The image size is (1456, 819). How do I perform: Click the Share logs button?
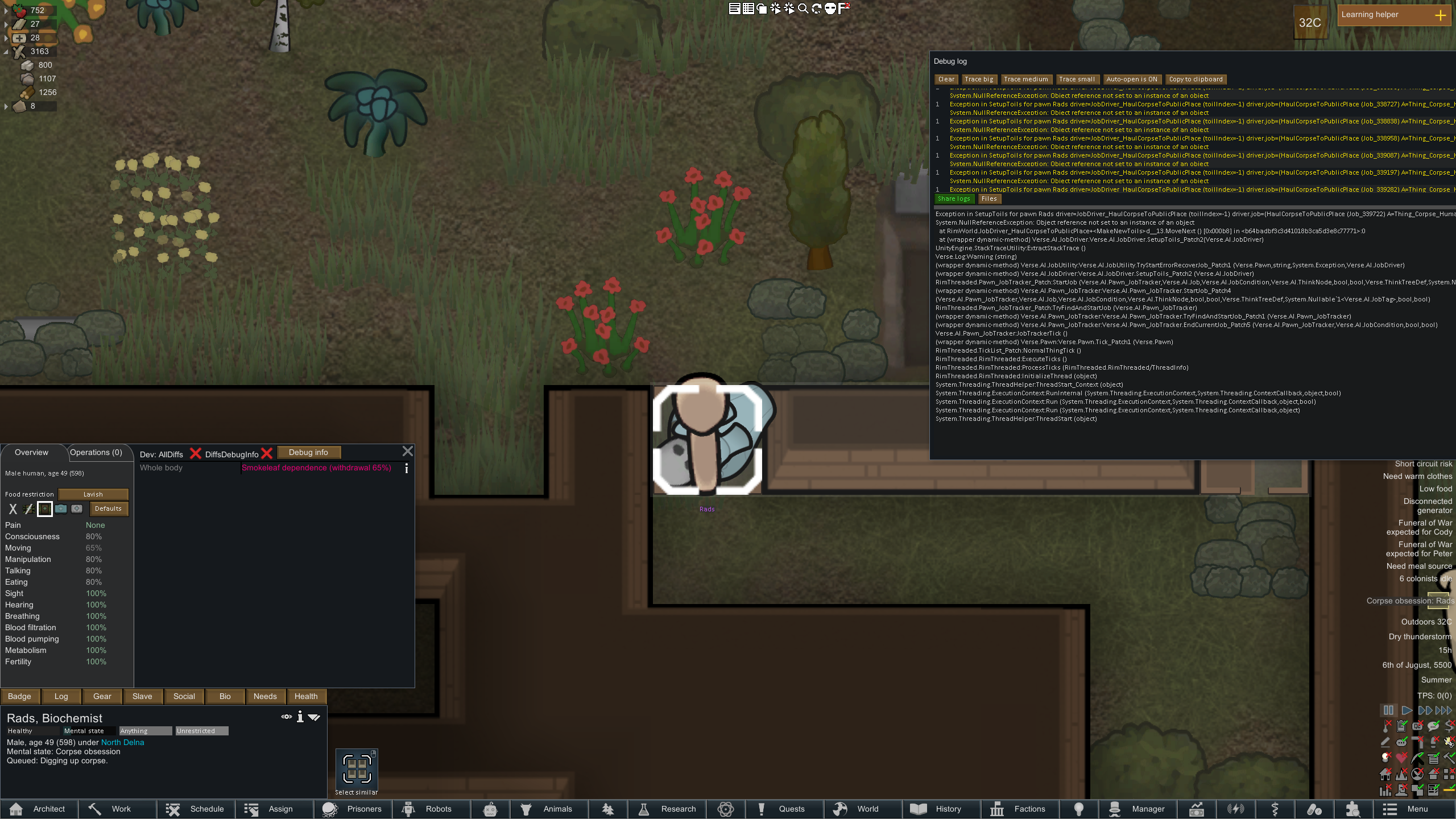pos(954,199)
